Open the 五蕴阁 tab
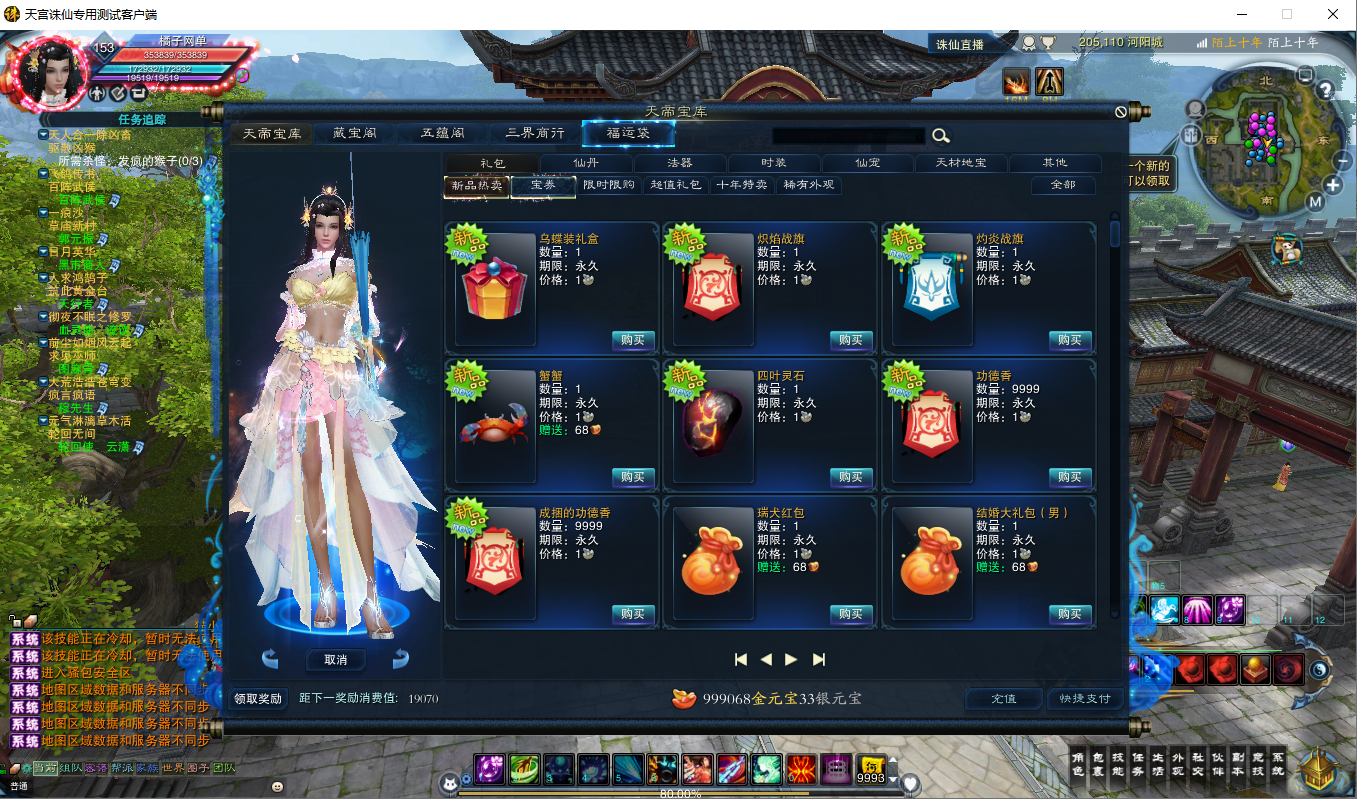The image size is (1357, 799). pos(441,134)
